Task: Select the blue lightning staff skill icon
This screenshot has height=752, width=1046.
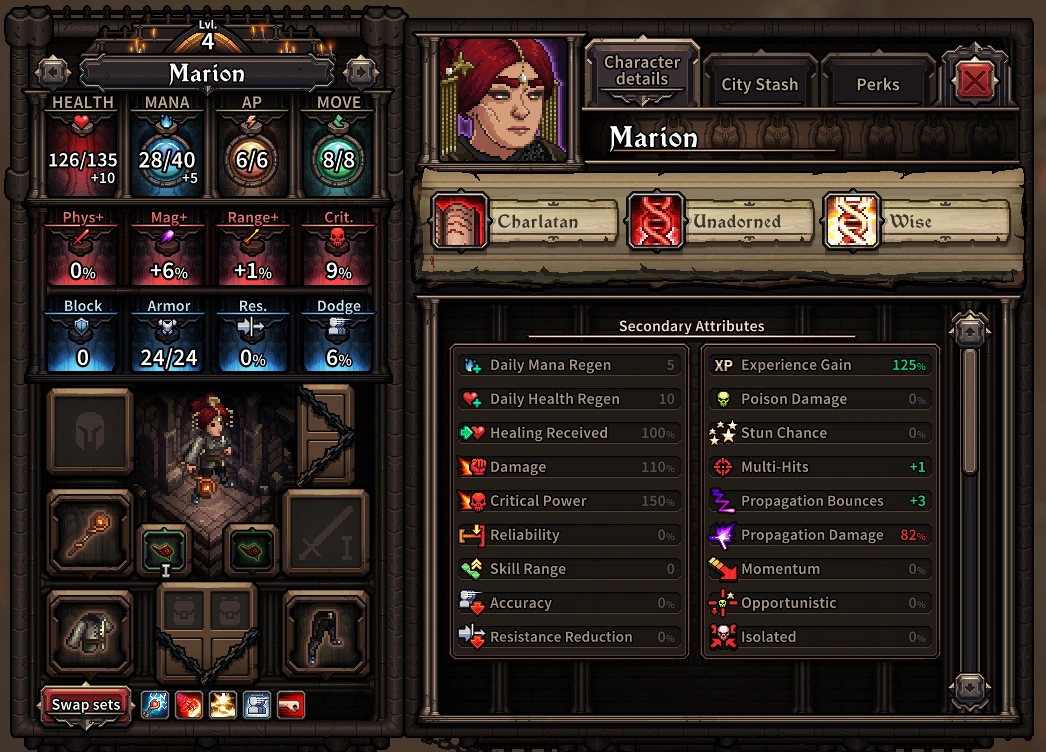Action: [x=155, y=705]
